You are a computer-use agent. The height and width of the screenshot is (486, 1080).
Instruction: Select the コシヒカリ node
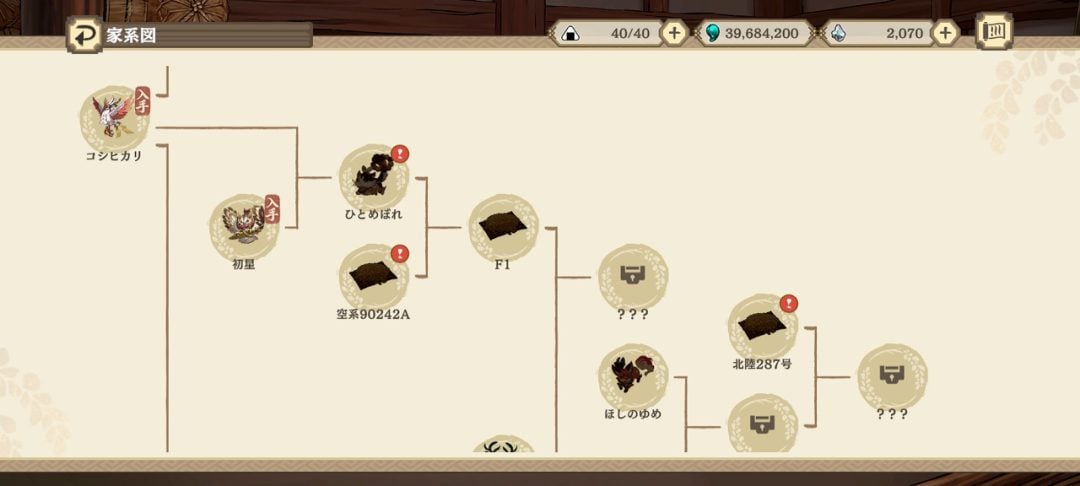tap(114, 119)
